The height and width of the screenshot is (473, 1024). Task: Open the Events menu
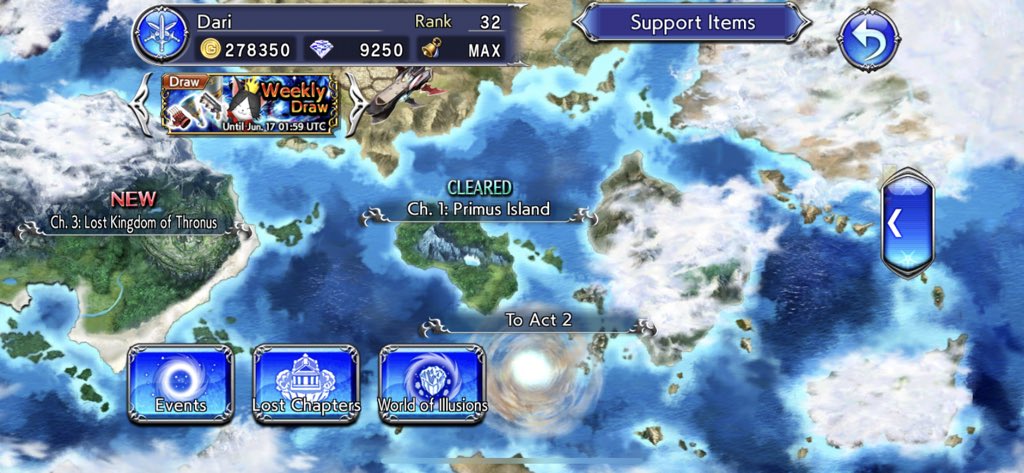(180, 382)
